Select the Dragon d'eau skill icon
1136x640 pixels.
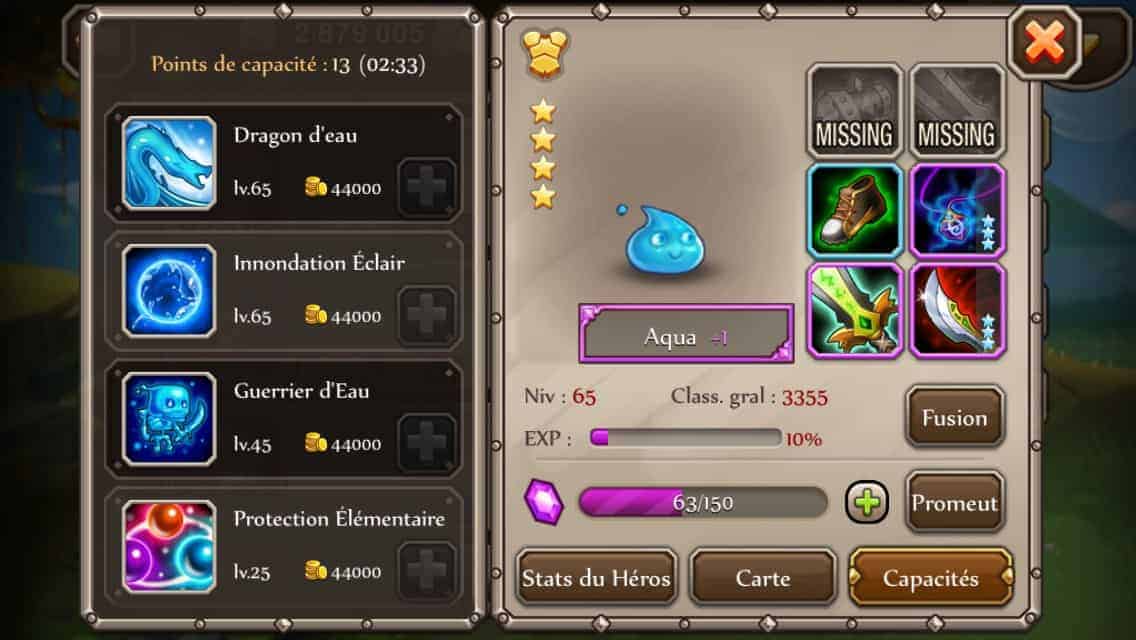(x=169, y=163)
